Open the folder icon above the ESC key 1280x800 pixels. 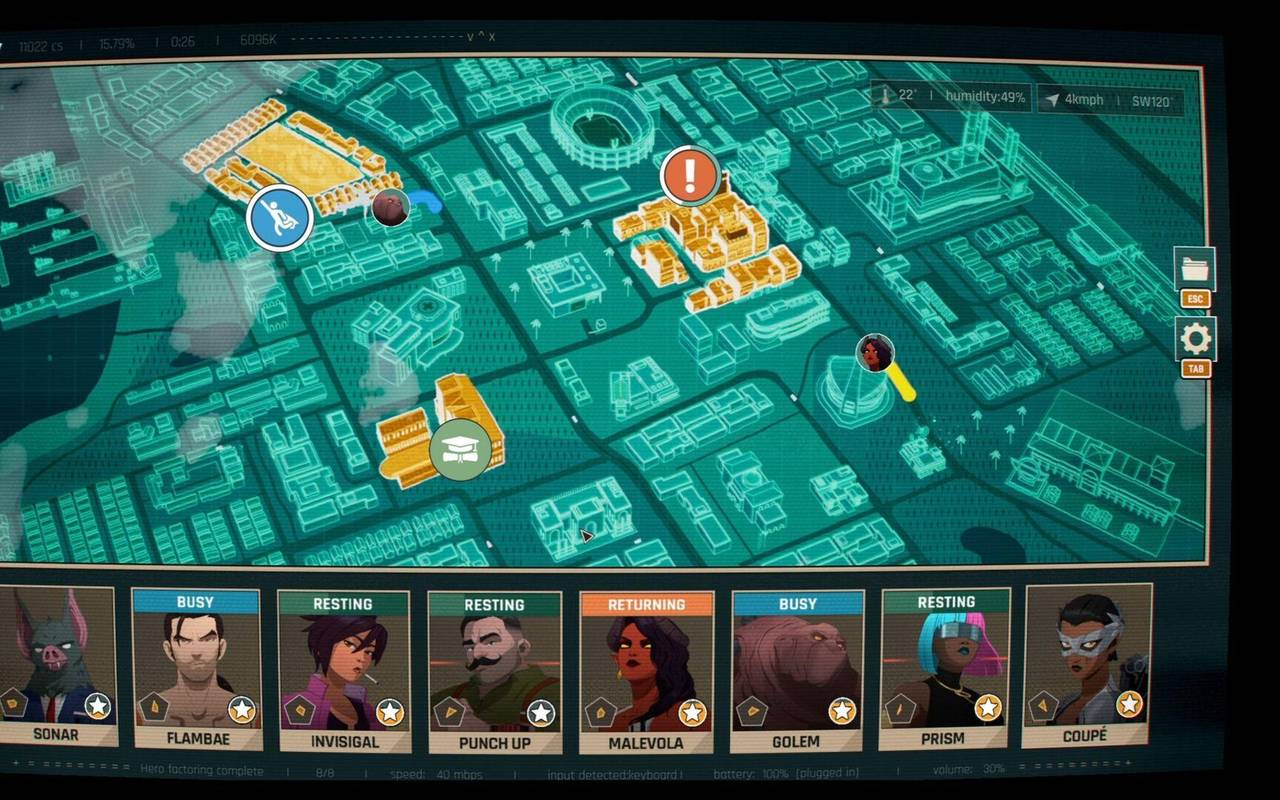1196,268
